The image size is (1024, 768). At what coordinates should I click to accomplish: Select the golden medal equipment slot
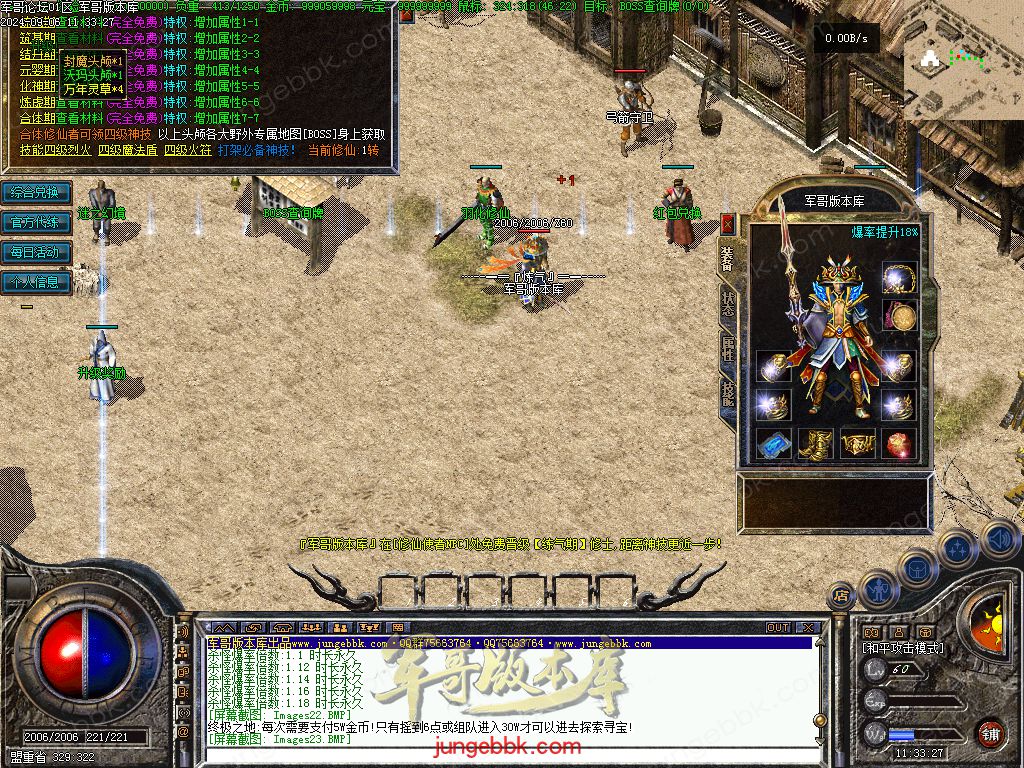[x=902, y=317]
